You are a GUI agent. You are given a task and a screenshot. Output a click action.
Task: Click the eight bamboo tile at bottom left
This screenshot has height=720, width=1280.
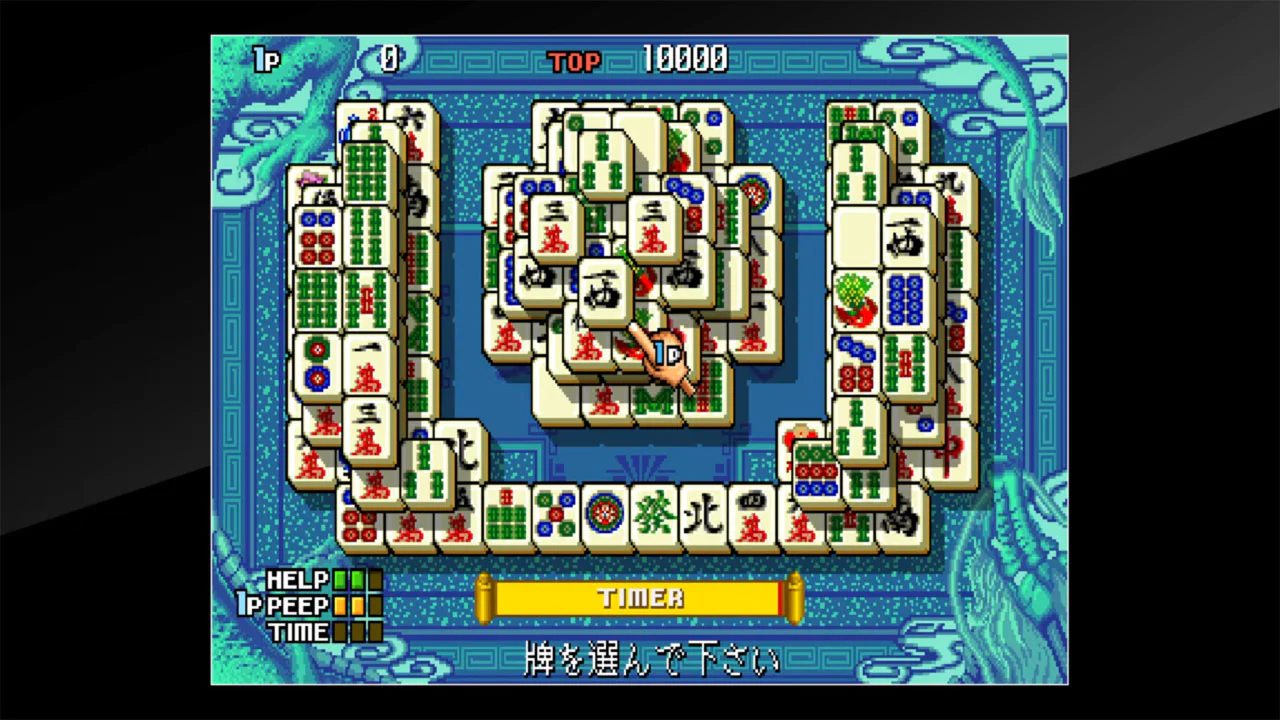pos(505,518)
